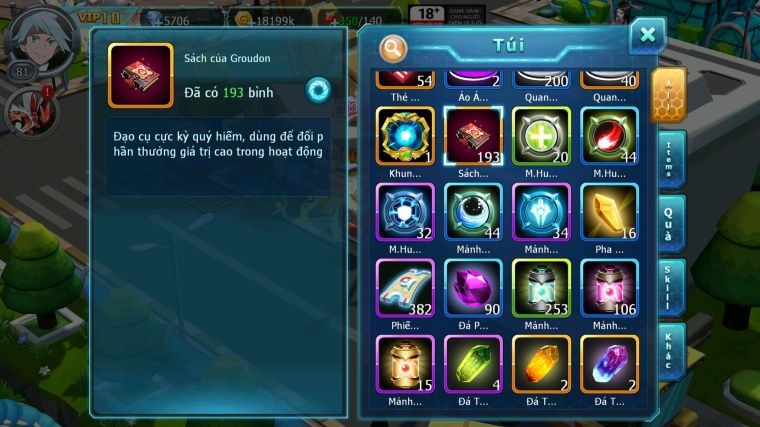
Task: Select the ticket item with count 382
Action: click(405, 288)
